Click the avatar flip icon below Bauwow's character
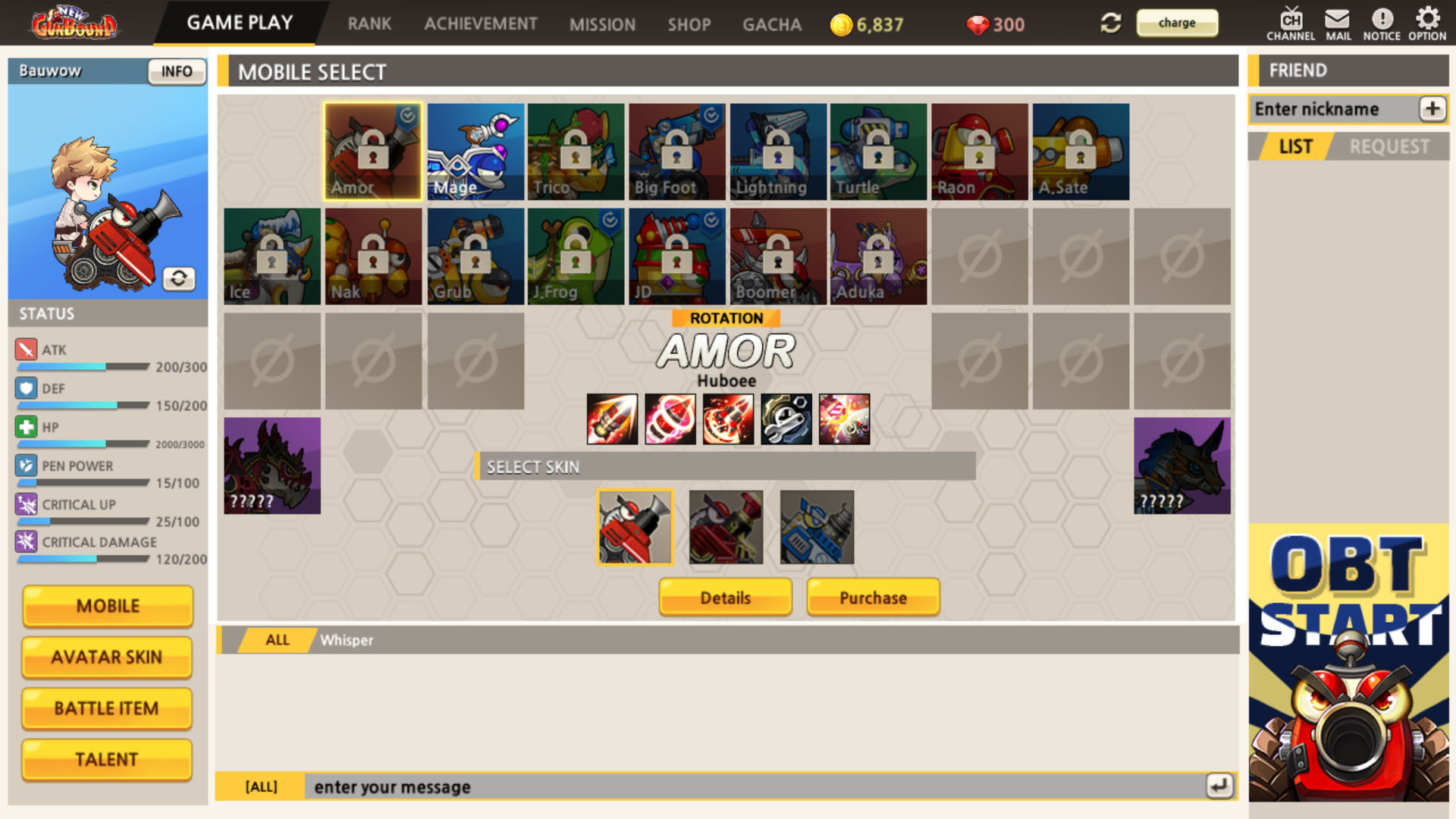This screenshot has width=1456, height=819. 180,279
